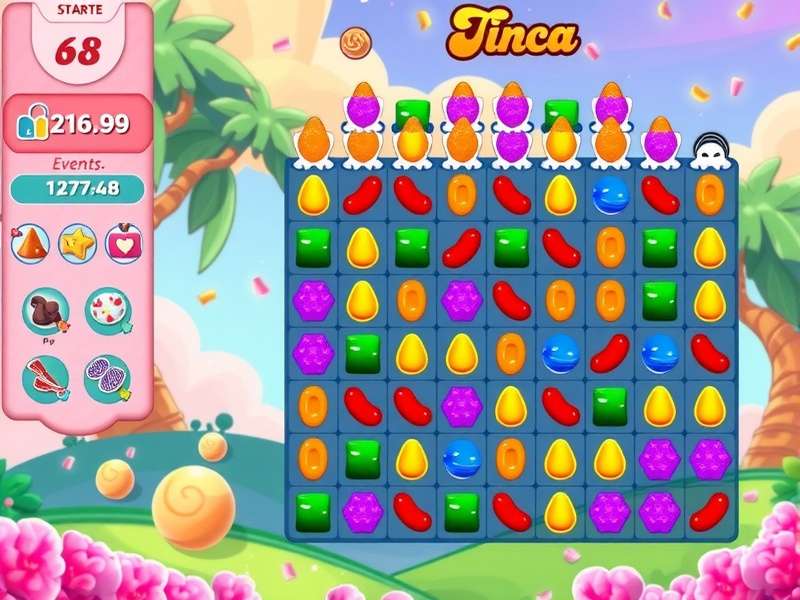Select the red striped candy booster

(x=45, y=379)
